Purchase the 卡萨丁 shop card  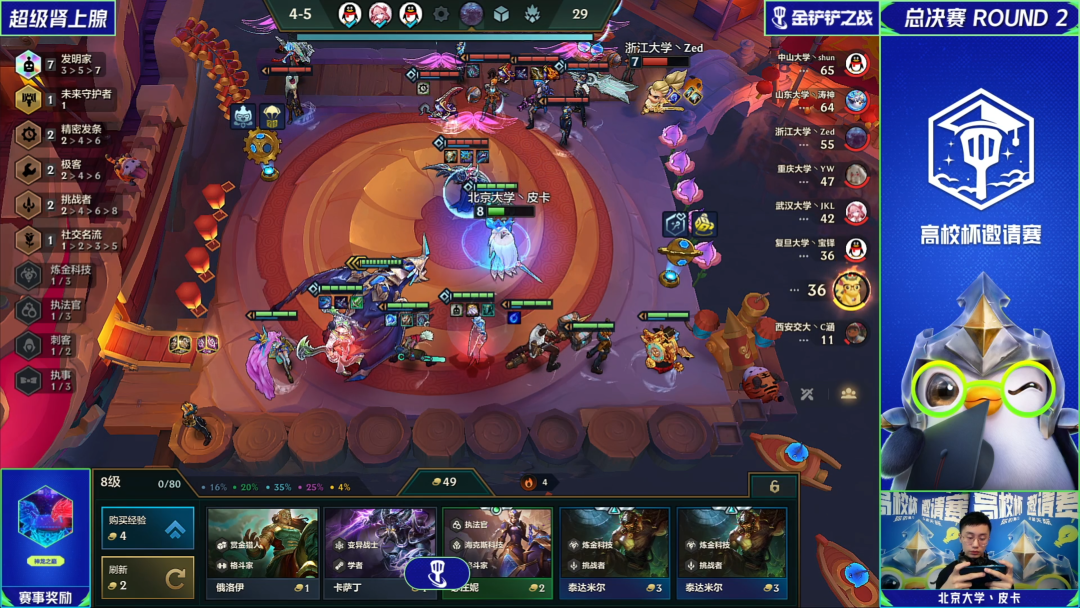coord(379,551)
